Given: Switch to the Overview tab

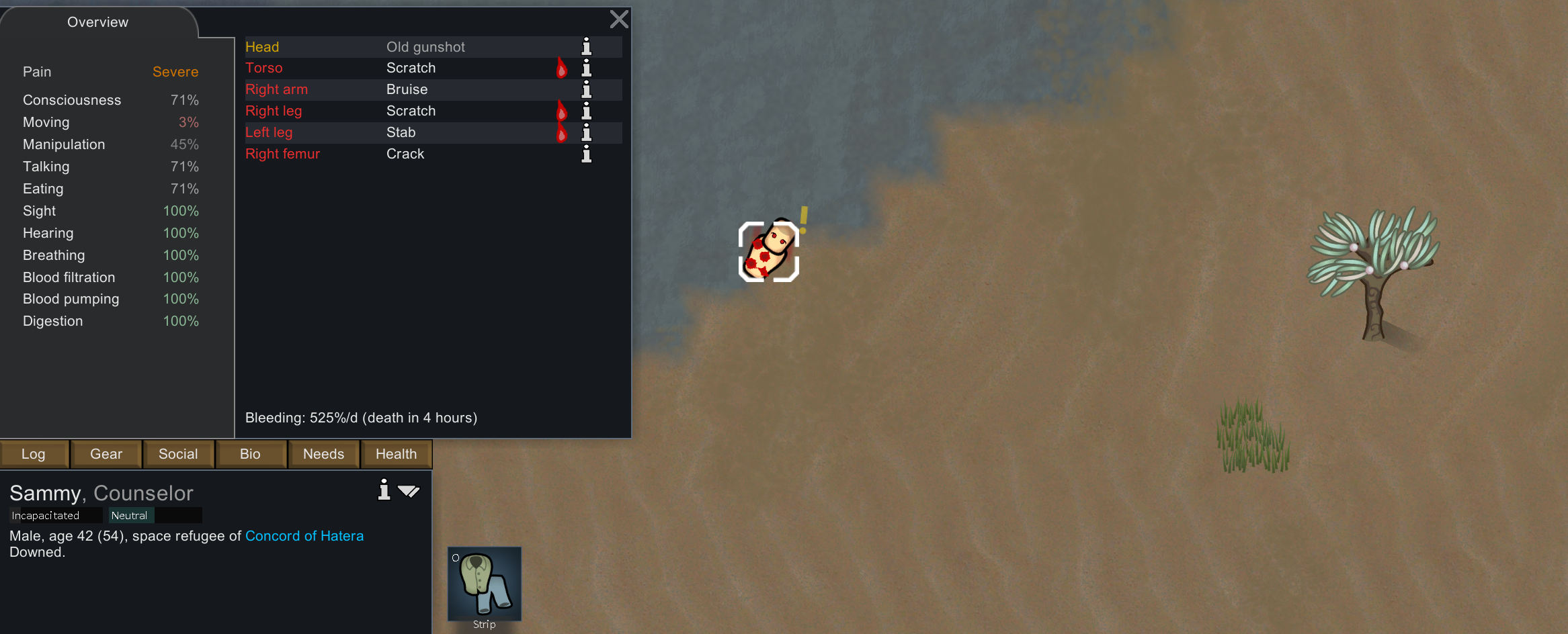Looking at the screenshot, I should click(x=98, y=22).
